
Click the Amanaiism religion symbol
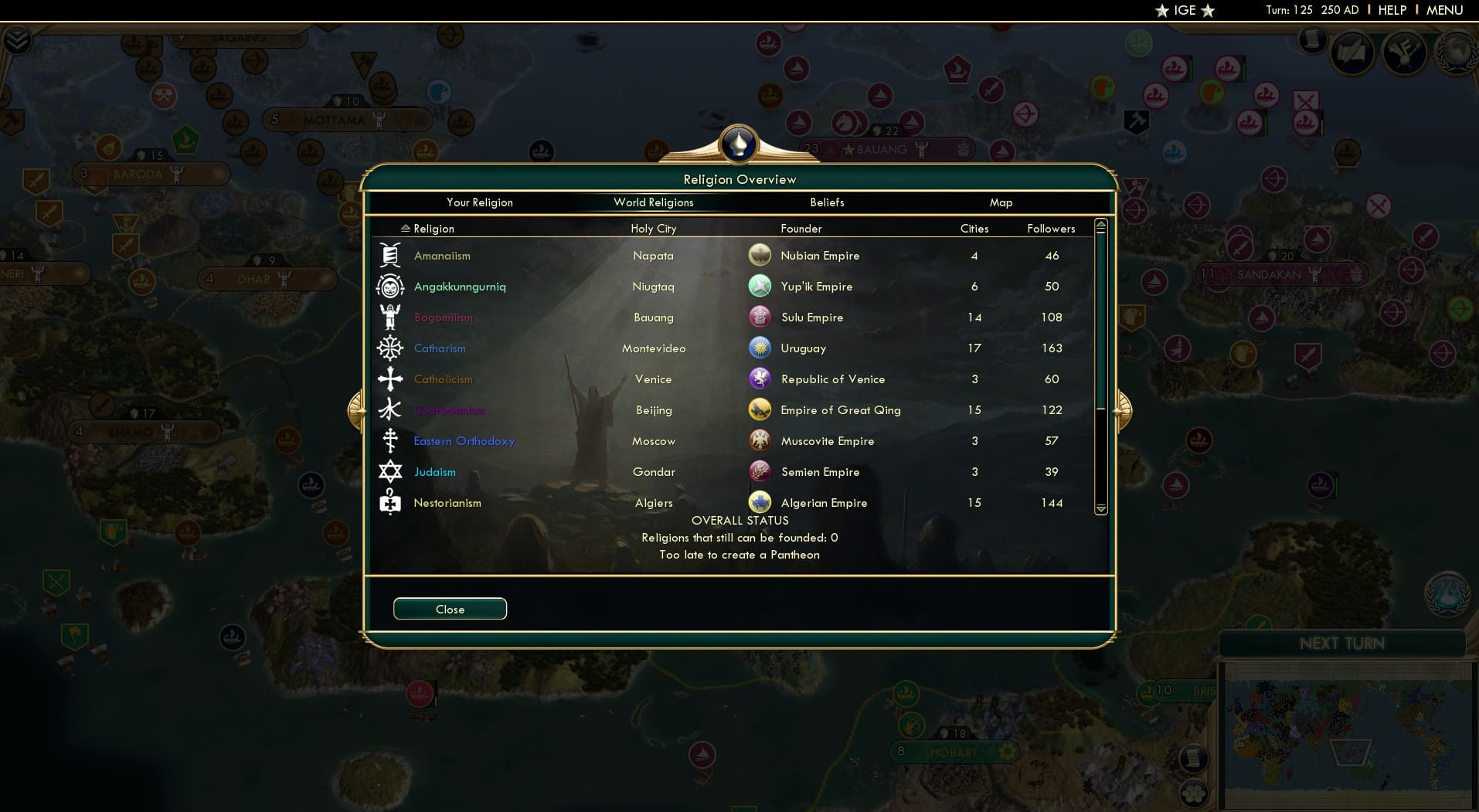[391, 255]
